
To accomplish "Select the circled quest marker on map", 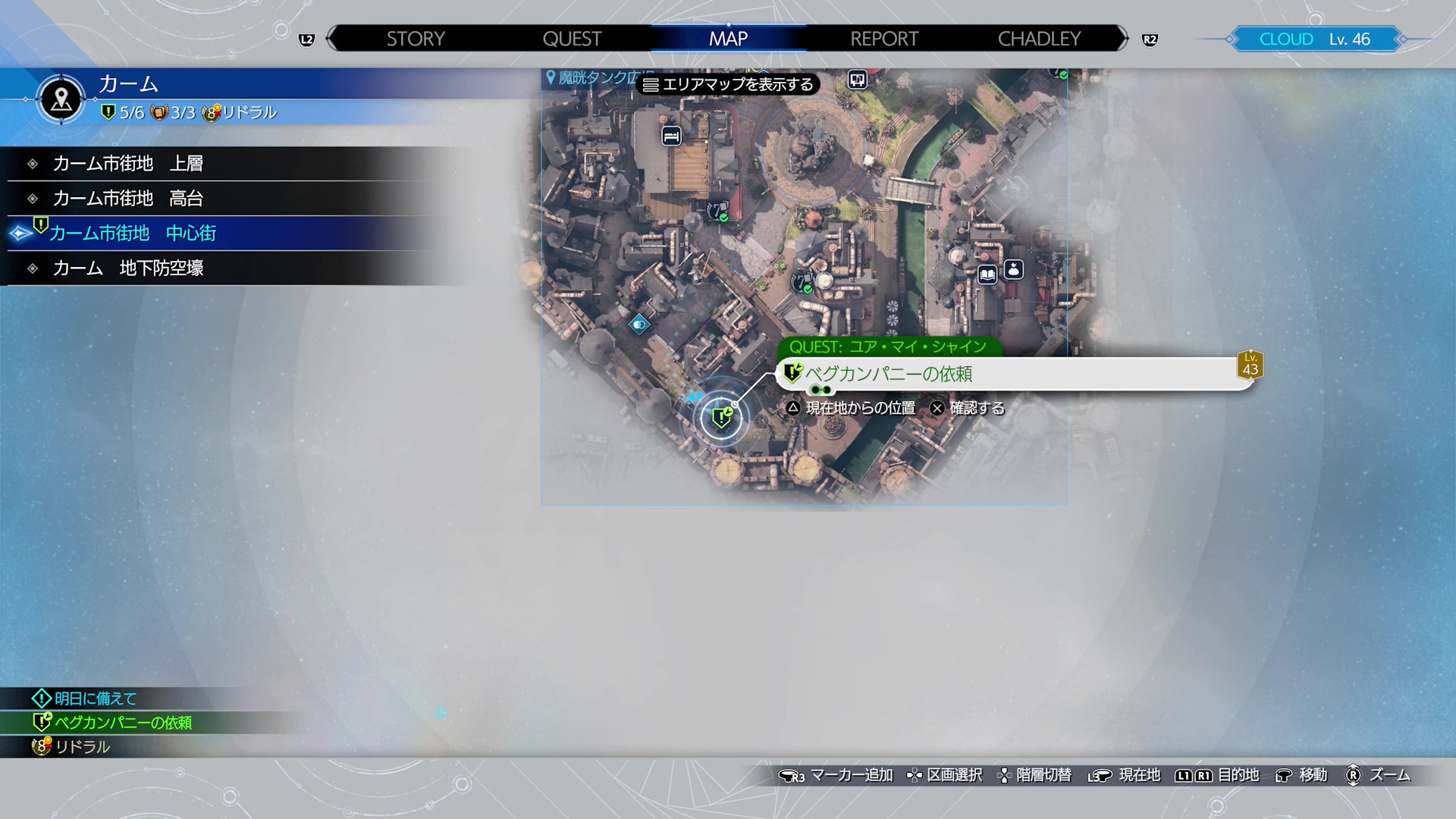I will pyautogui.click(x=721, y=417).
